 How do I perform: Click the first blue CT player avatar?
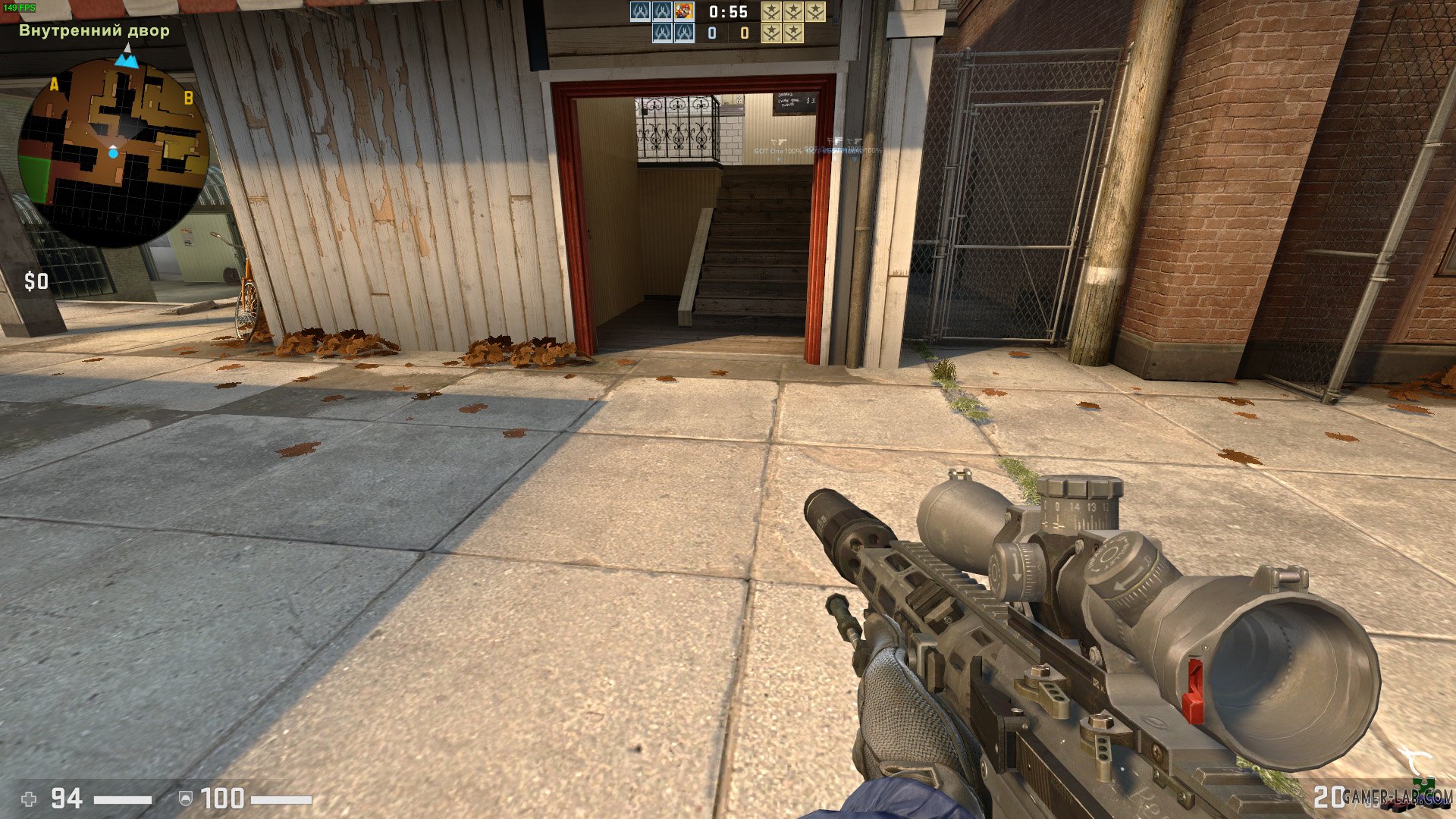click(x=639, y=13)
